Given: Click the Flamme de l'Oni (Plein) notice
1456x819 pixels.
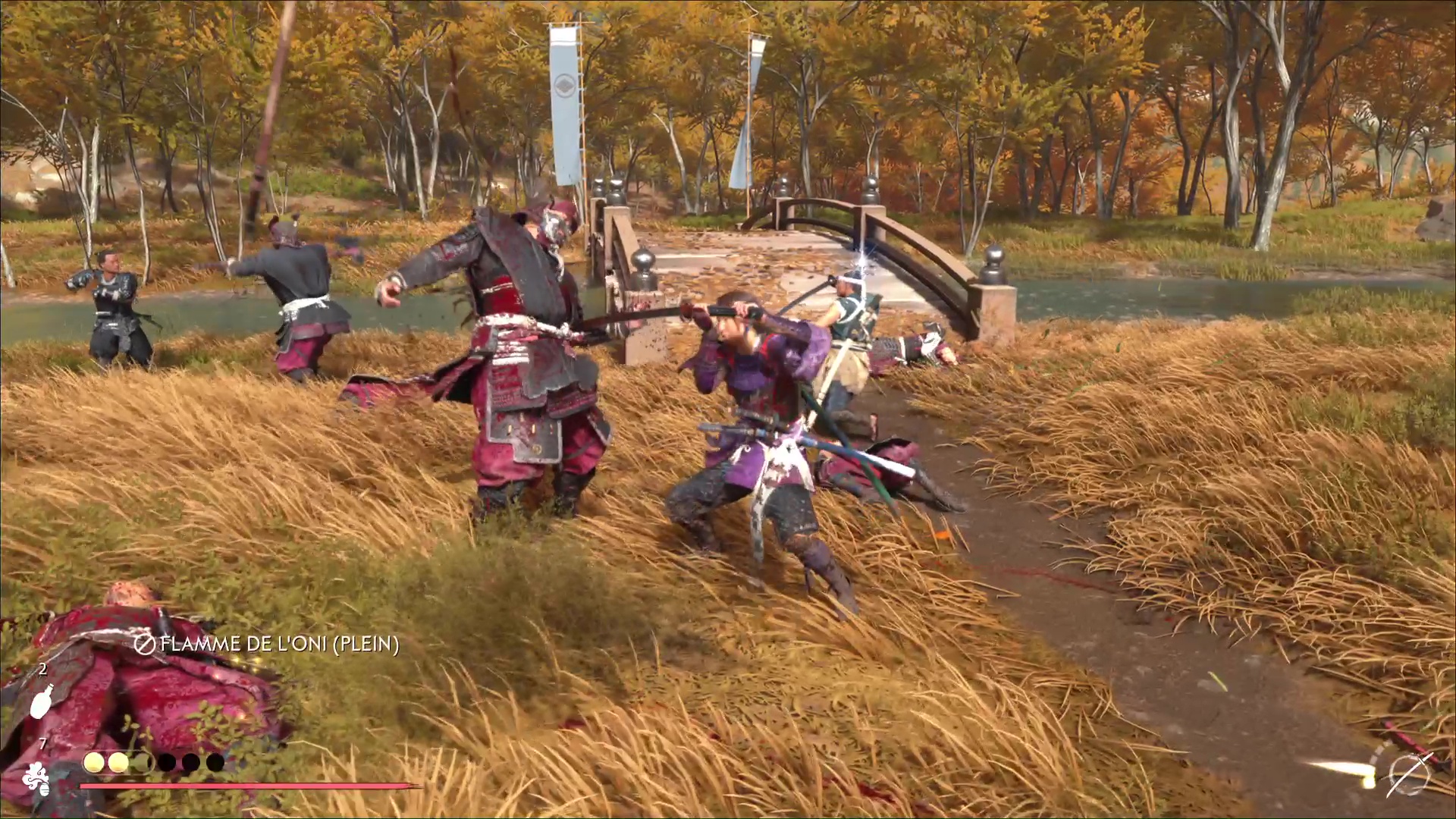Looking at the screenshot, I should coord(267,645).
